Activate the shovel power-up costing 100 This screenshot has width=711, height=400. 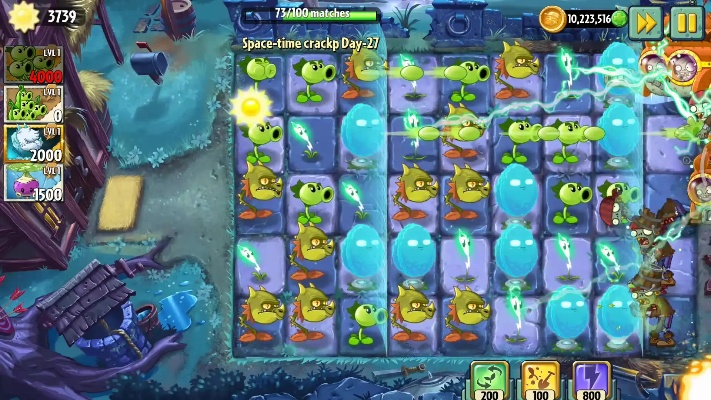click(x=541, y=381)
